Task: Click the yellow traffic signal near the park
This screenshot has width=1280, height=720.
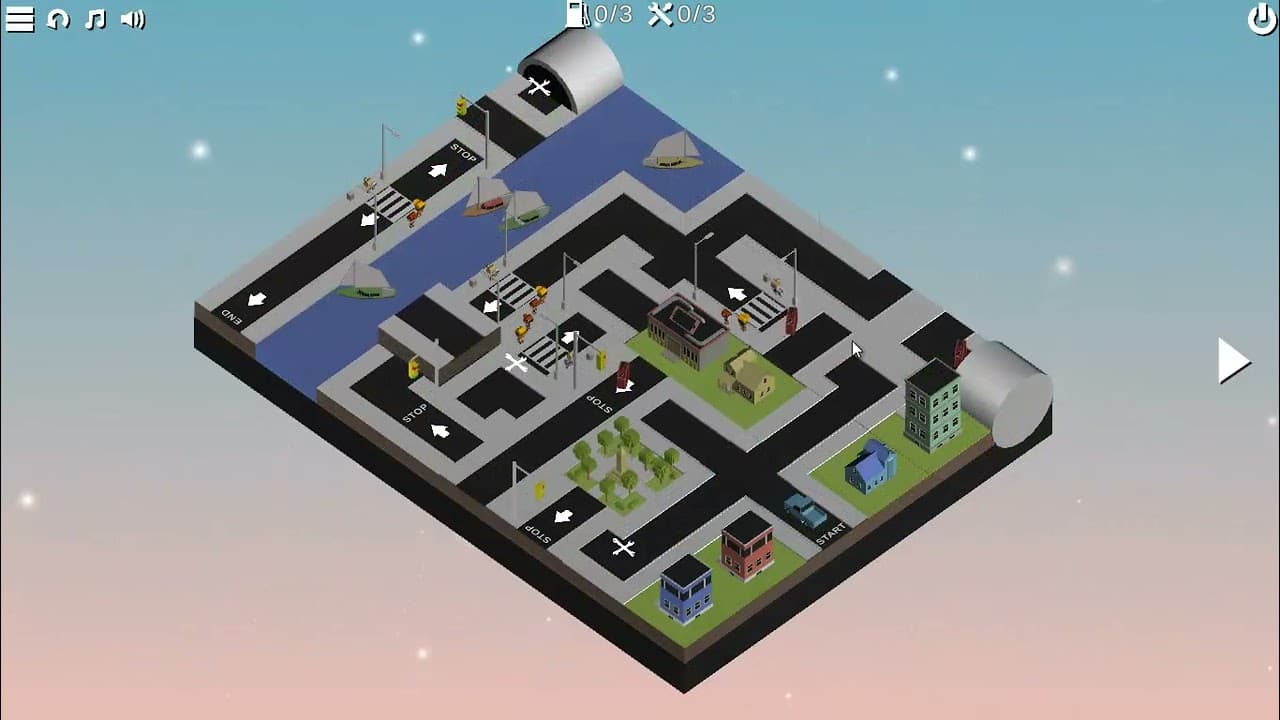Action: 539,489
